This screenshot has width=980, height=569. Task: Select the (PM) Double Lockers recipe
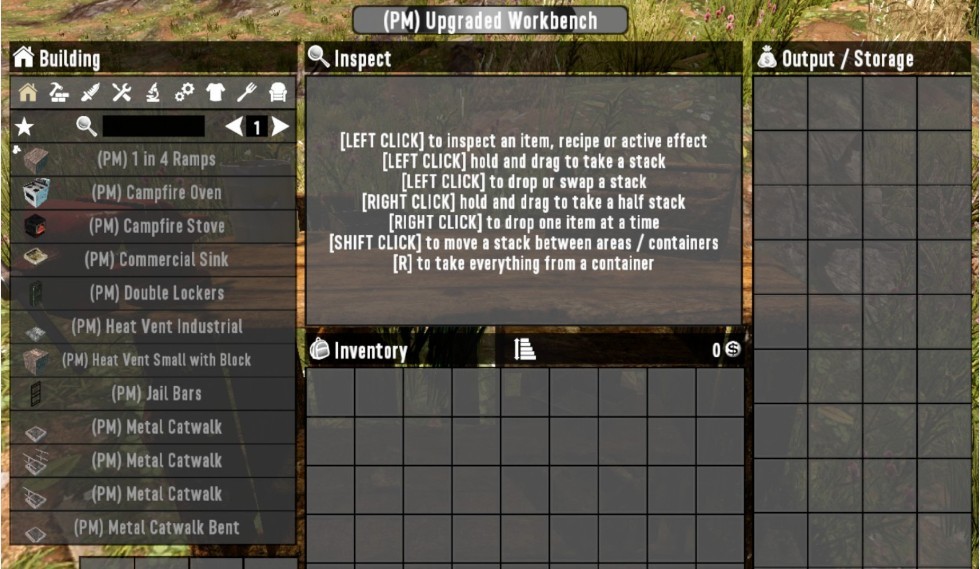[155, 293]
